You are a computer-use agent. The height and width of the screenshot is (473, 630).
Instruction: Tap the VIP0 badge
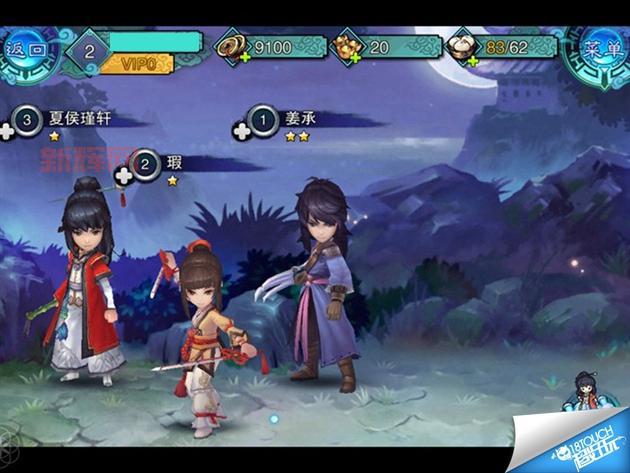coord(137,63)
